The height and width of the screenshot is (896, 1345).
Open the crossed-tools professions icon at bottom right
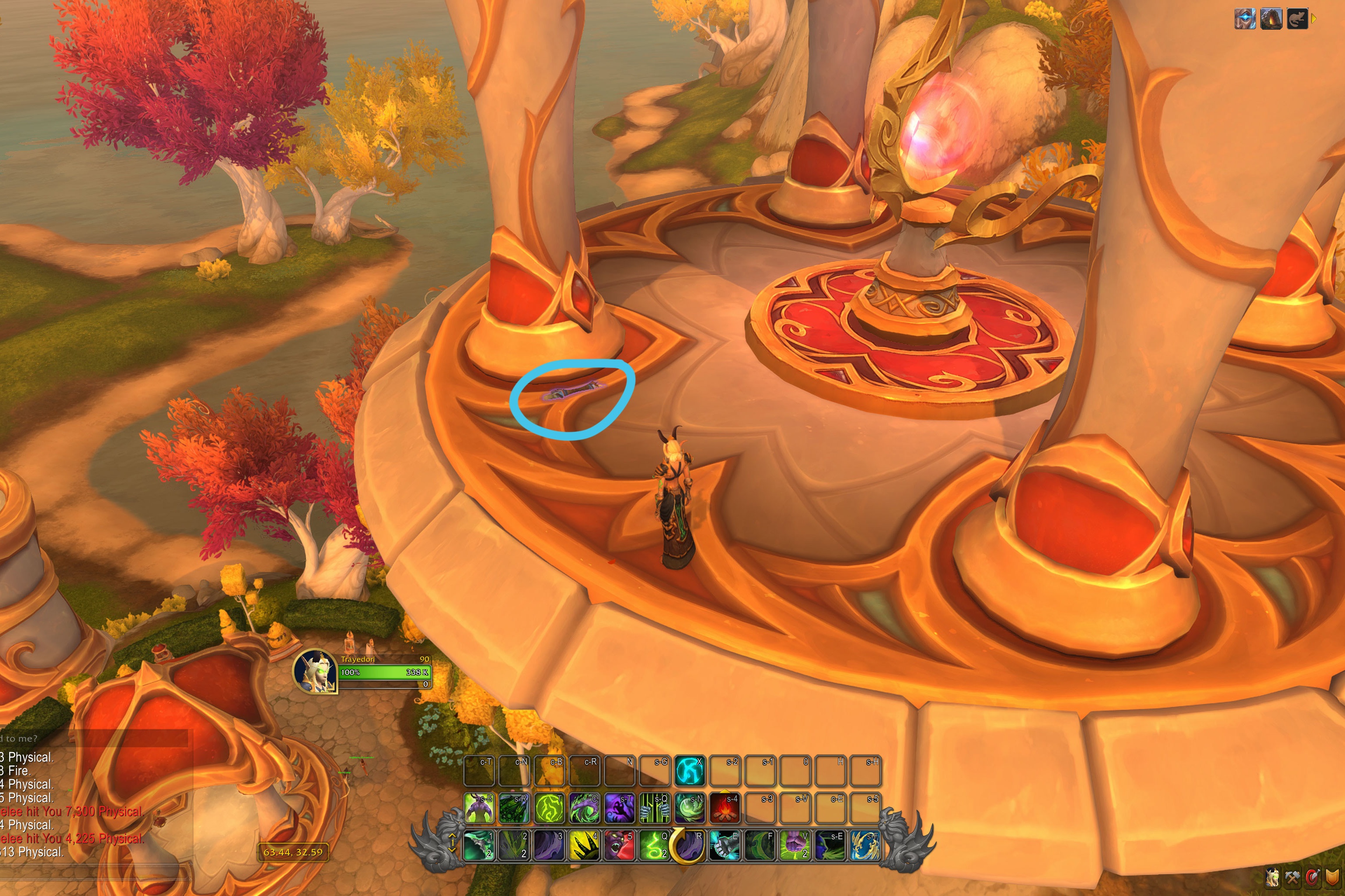pyautogui.click(x=1293, y=878)
